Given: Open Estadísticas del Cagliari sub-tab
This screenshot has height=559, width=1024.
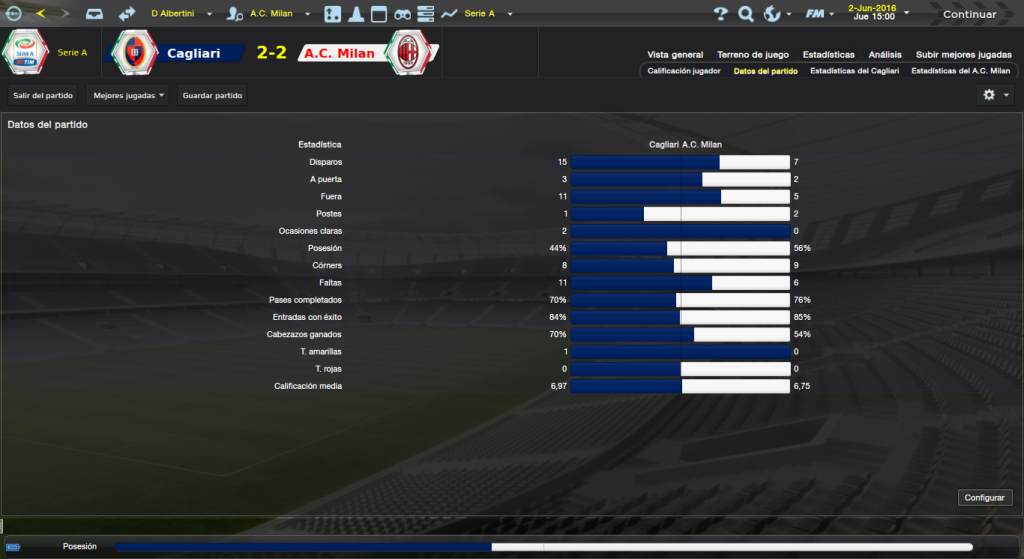Looking at the screenshot, I should (855, 71).
